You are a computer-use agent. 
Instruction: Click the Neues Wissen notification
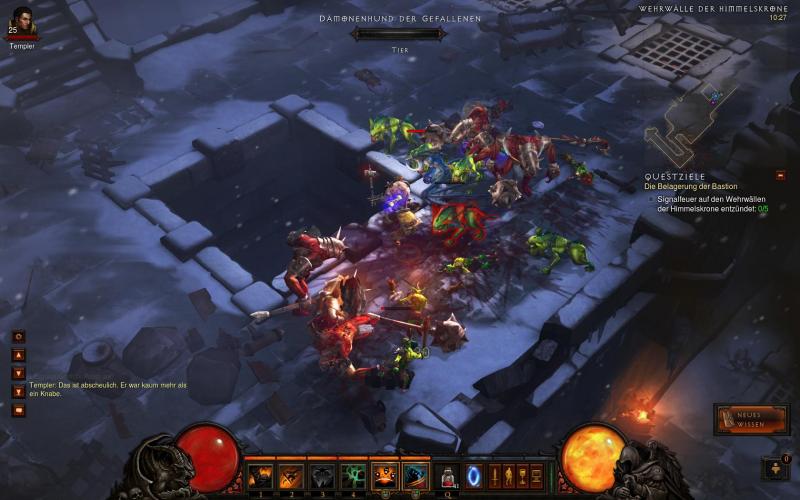tap(751, 419)
